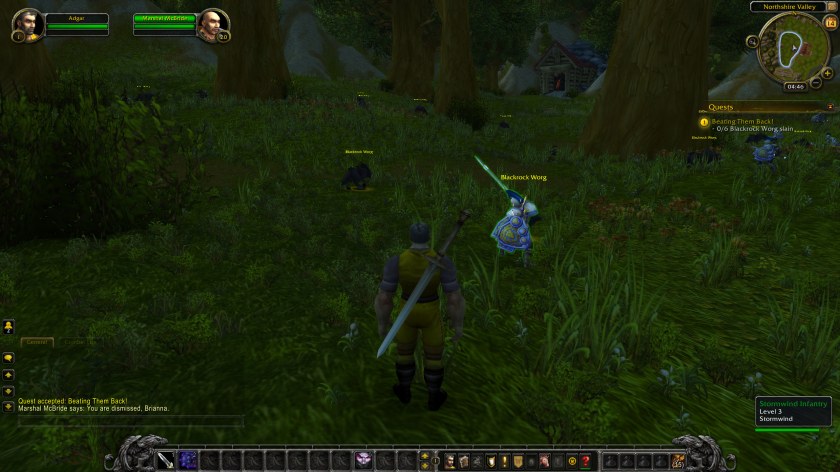Open the red question mark help button
Viewport: 840px width, 472px height.
click(x=585, y=461)
